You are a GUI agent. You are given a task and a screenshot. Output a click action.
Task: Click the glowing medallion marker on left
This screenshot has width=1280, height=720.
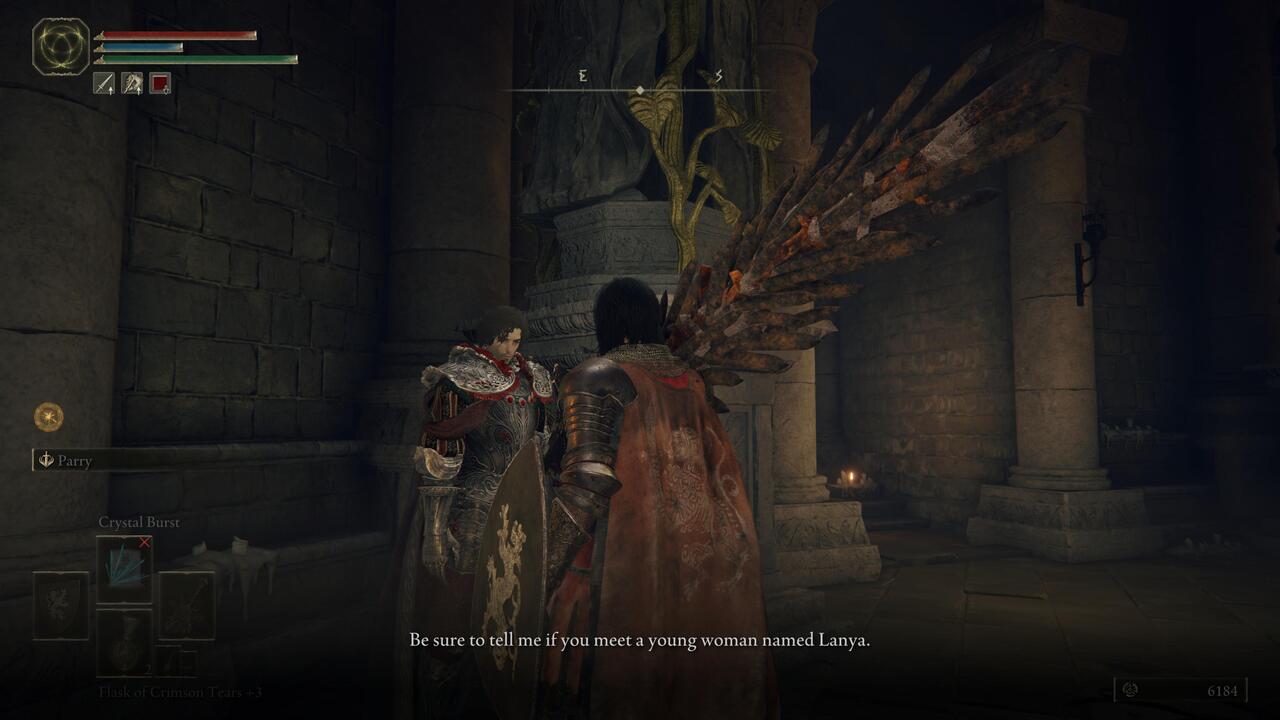coord(46,415)
